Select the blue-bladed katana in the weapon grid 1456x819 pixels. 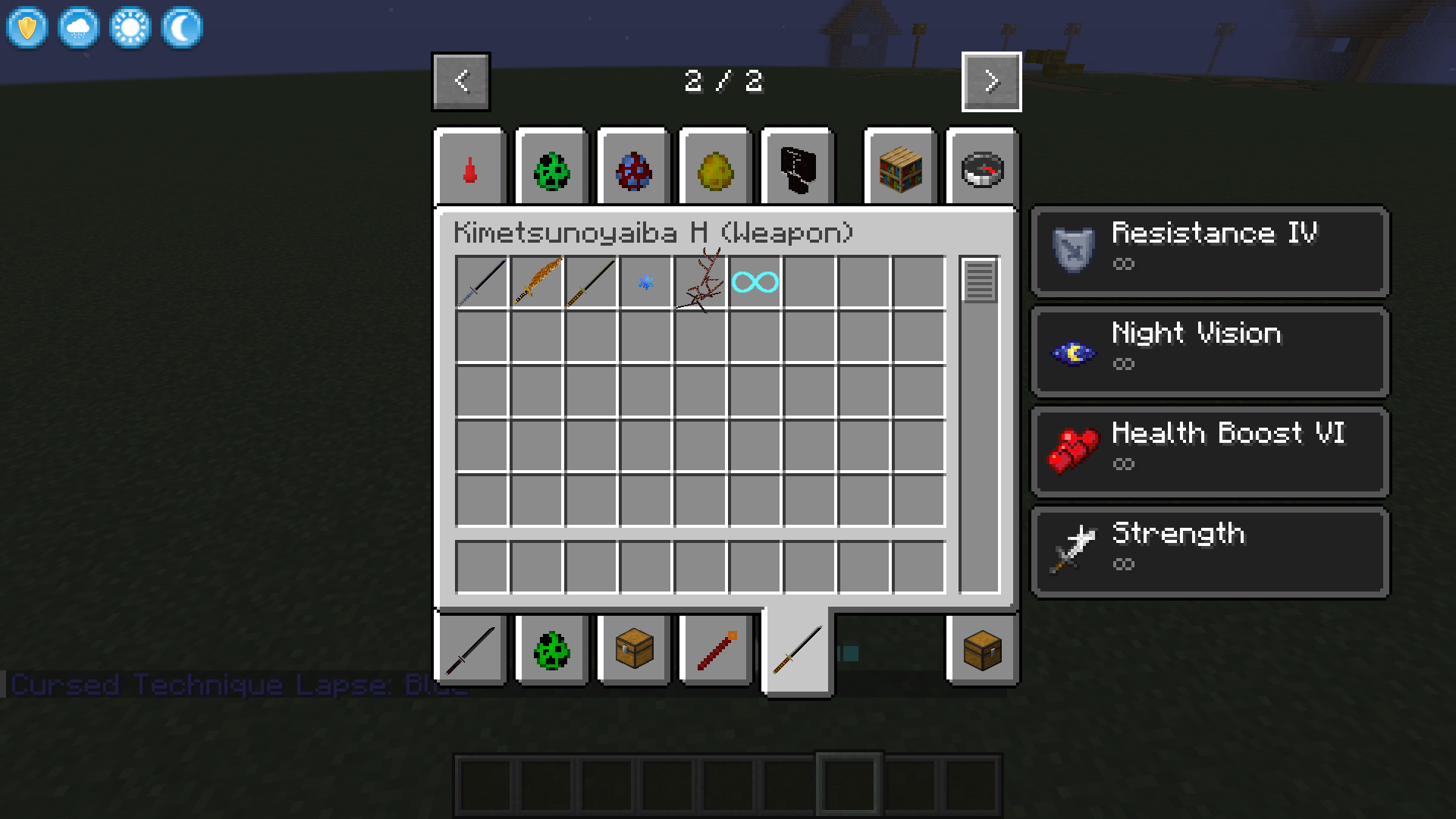click(481, 283)
